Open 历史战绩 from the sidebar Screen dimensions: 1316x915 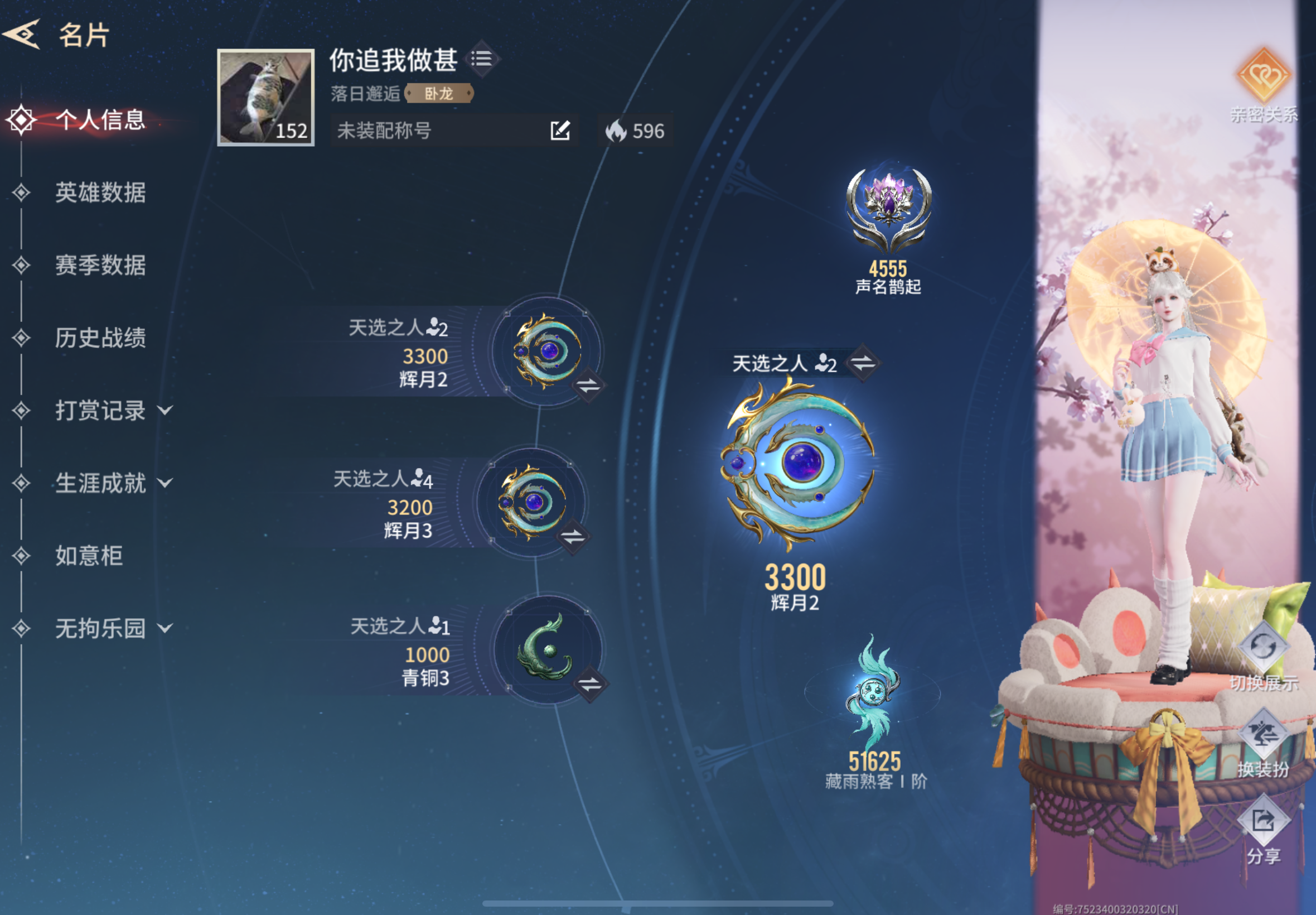coord(100,338)
